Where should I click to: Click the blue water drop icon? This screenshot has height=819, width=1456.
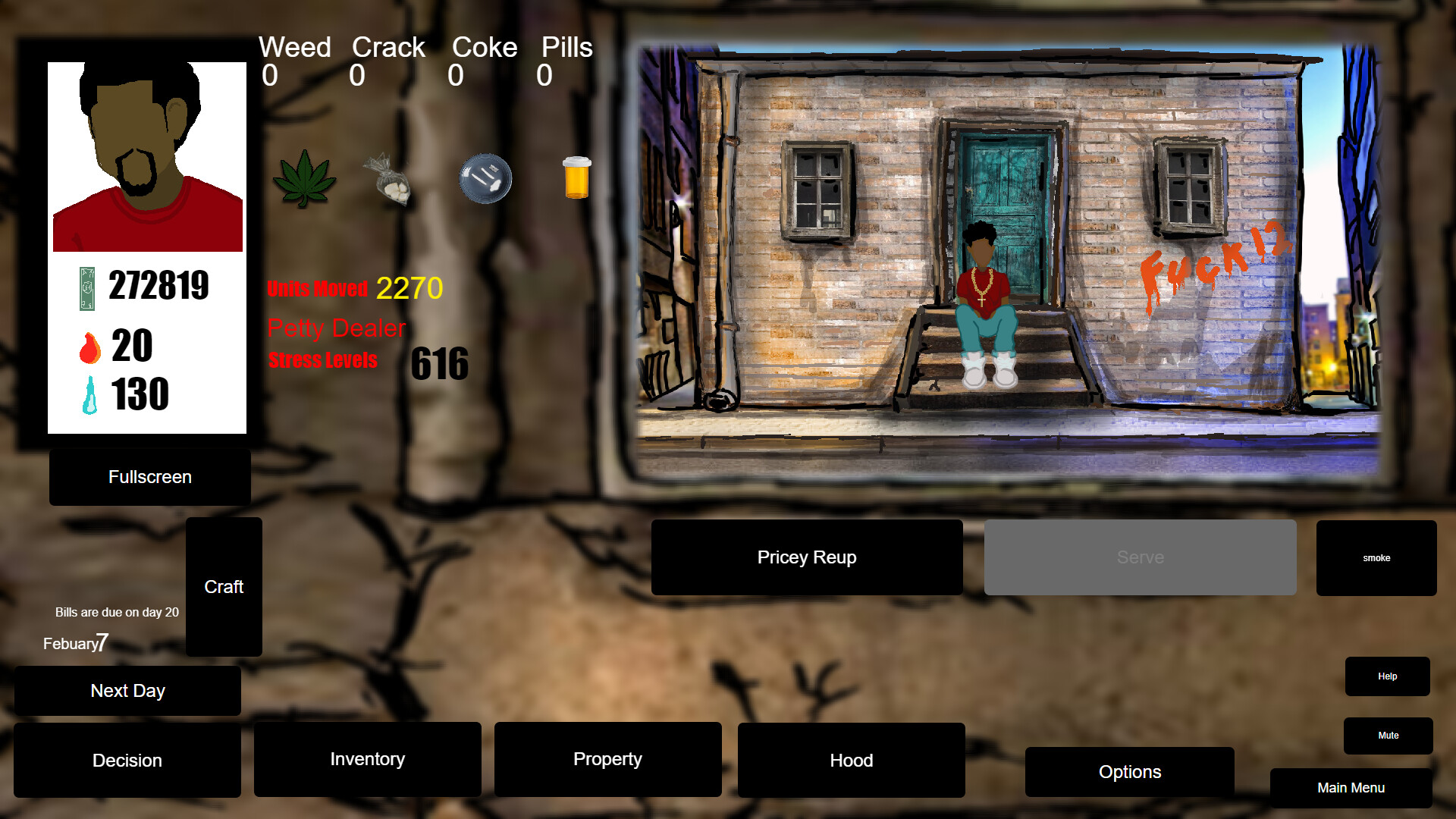(90, 394)
